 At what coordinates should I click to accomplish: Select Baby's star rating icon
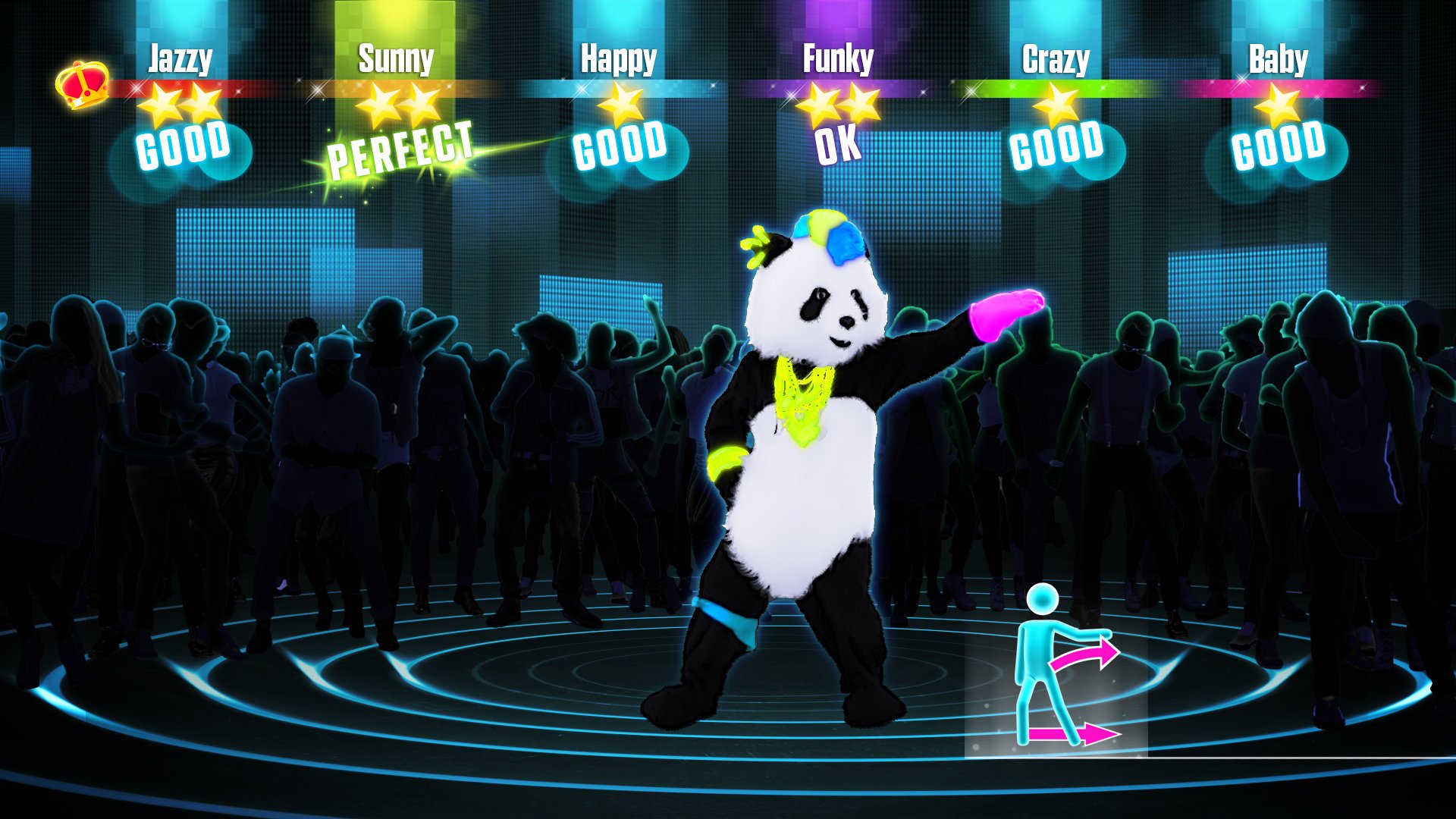1278,106
